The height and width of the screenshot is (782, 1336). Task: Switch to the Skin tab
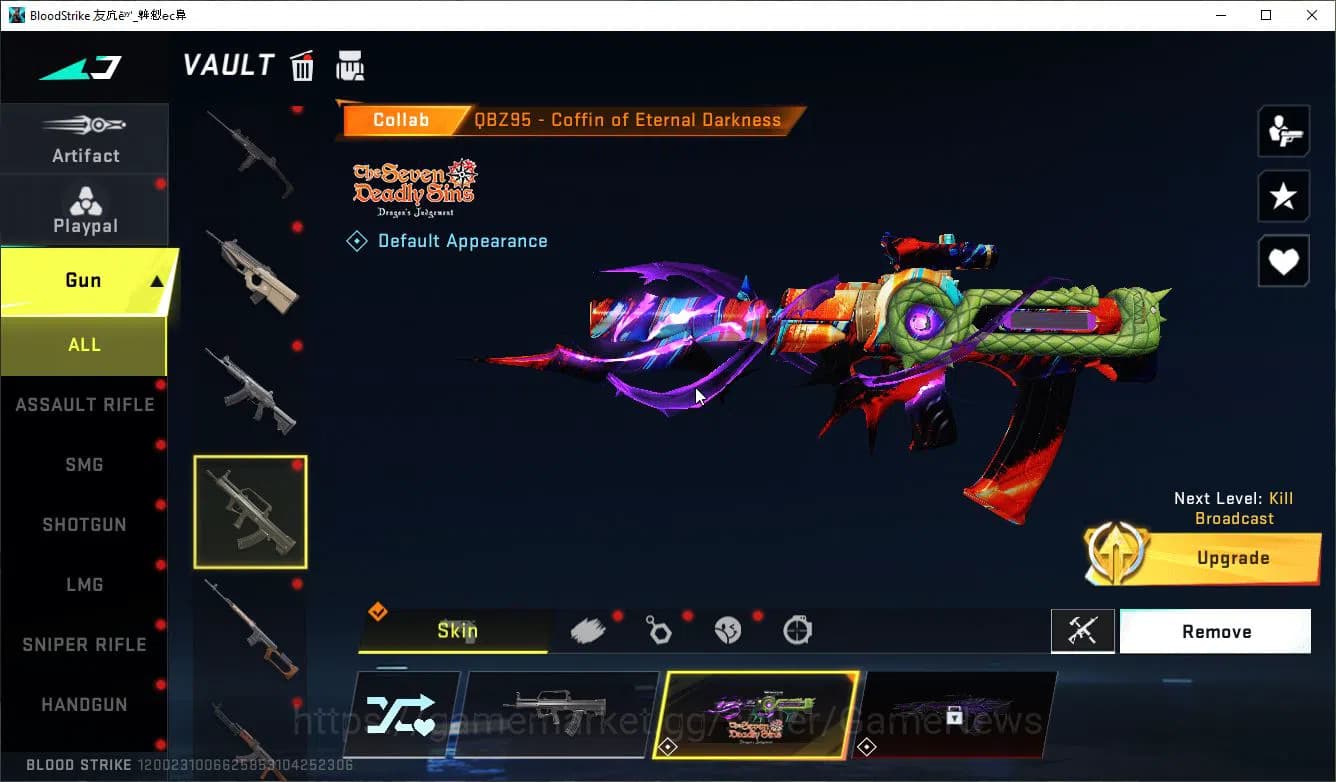pyautogui.click(x=456, y=630)
